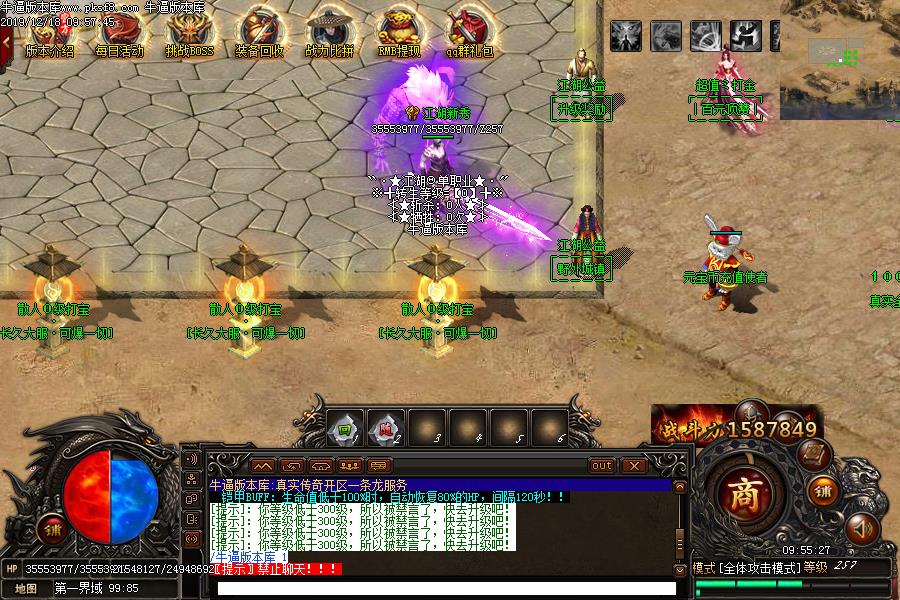
Task: Close the chat panel with the X button
Action: coord(633,465)
